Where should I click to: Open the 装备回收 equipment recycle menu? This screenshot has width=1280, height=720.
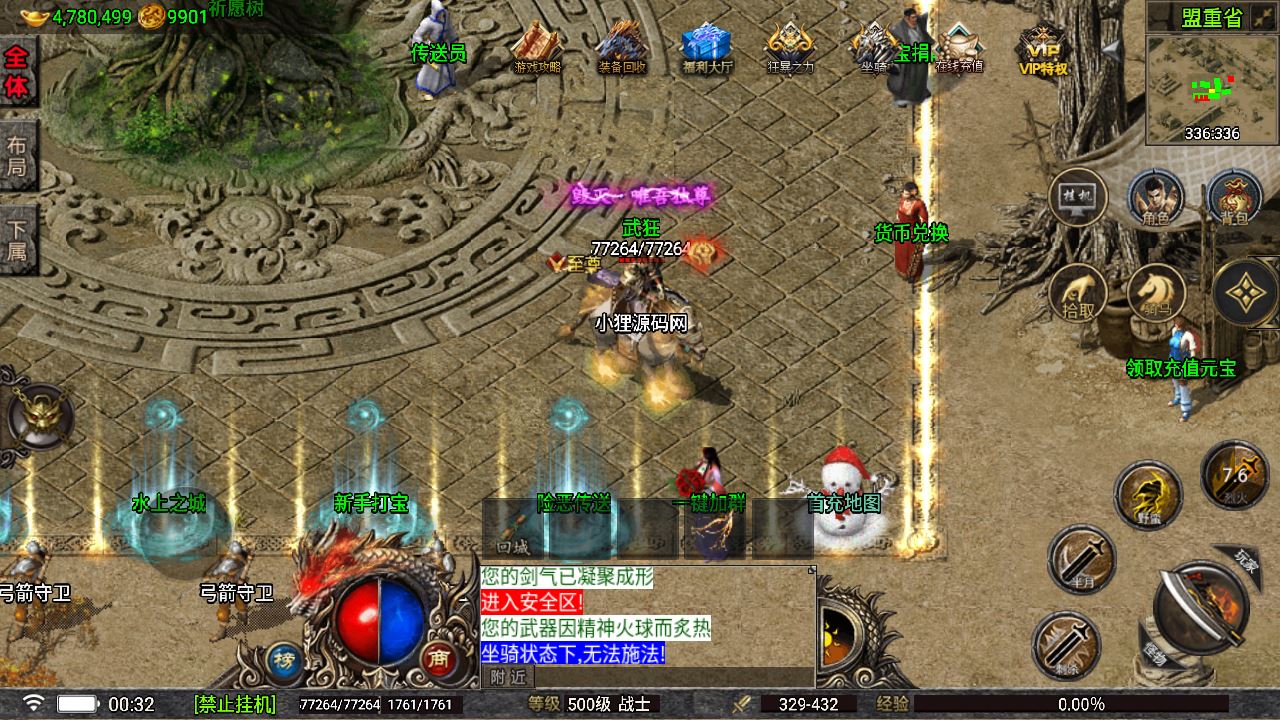tap(622, 47)
